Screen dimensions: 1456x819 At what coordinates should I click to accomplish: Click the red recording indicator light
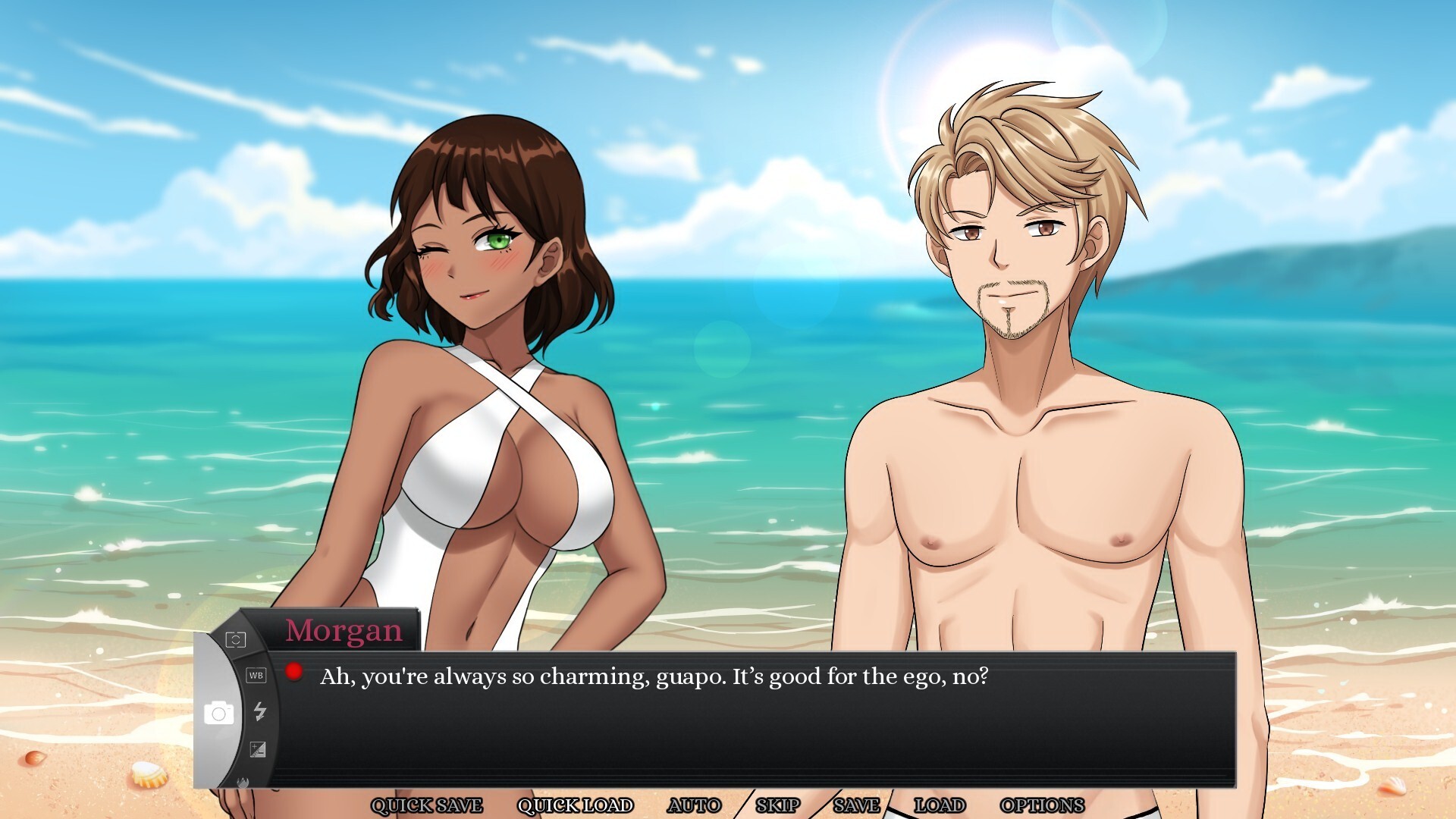click(293, 670)
